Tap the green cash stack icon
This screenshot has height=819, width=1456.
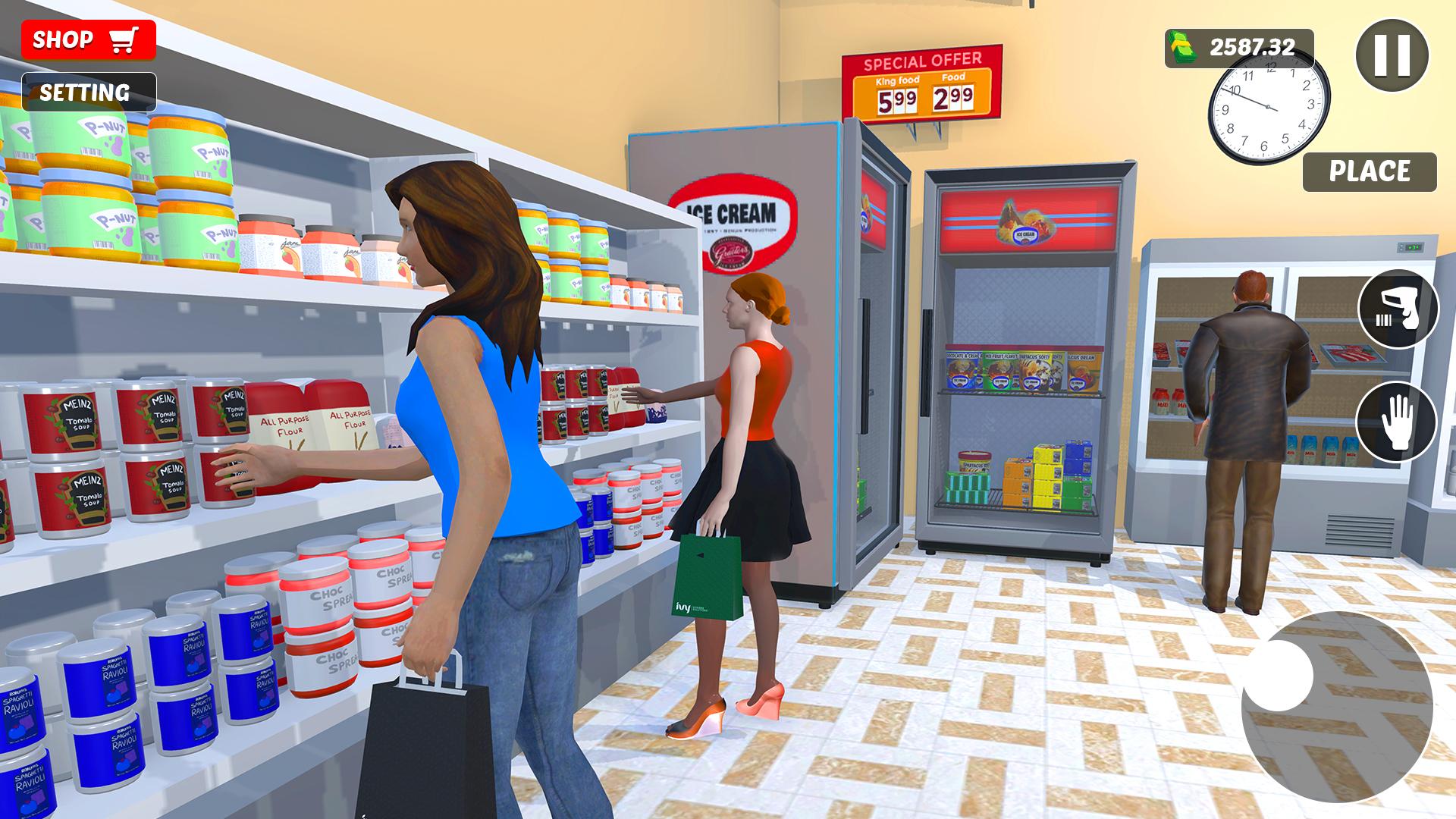[x=1183, y=47]
